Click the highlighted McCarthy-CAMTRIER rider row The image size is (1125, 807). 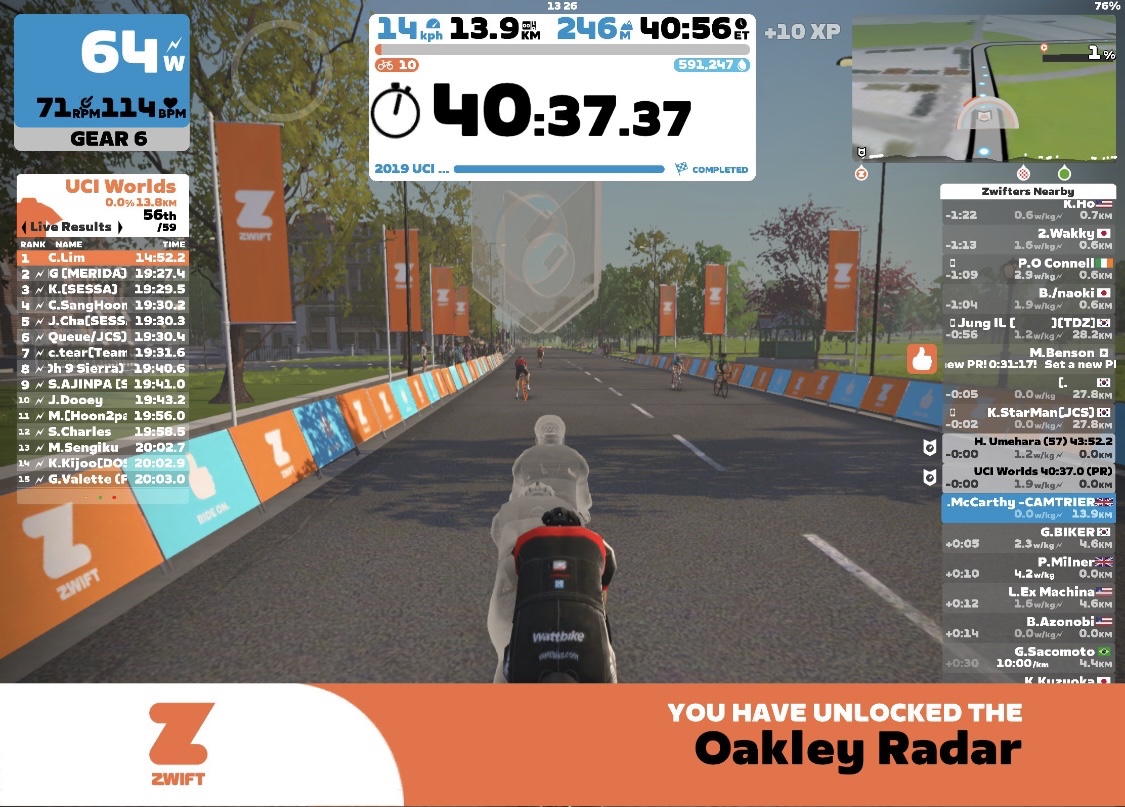1028,508
